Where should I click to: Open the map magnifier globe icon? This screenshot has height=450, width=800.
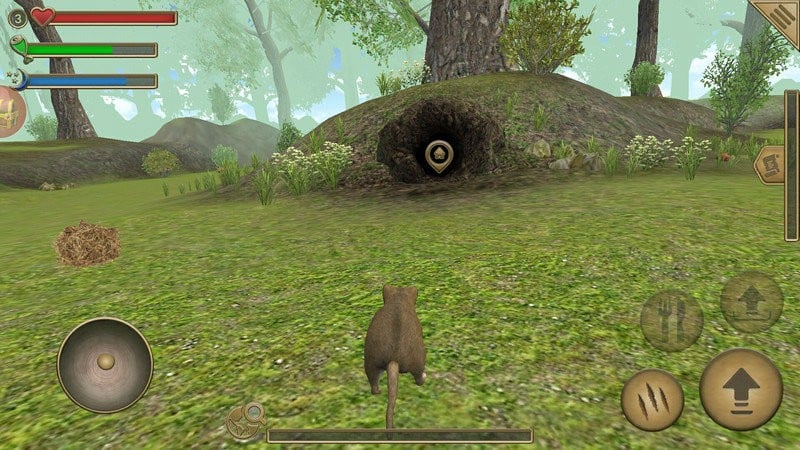(246, 422)
